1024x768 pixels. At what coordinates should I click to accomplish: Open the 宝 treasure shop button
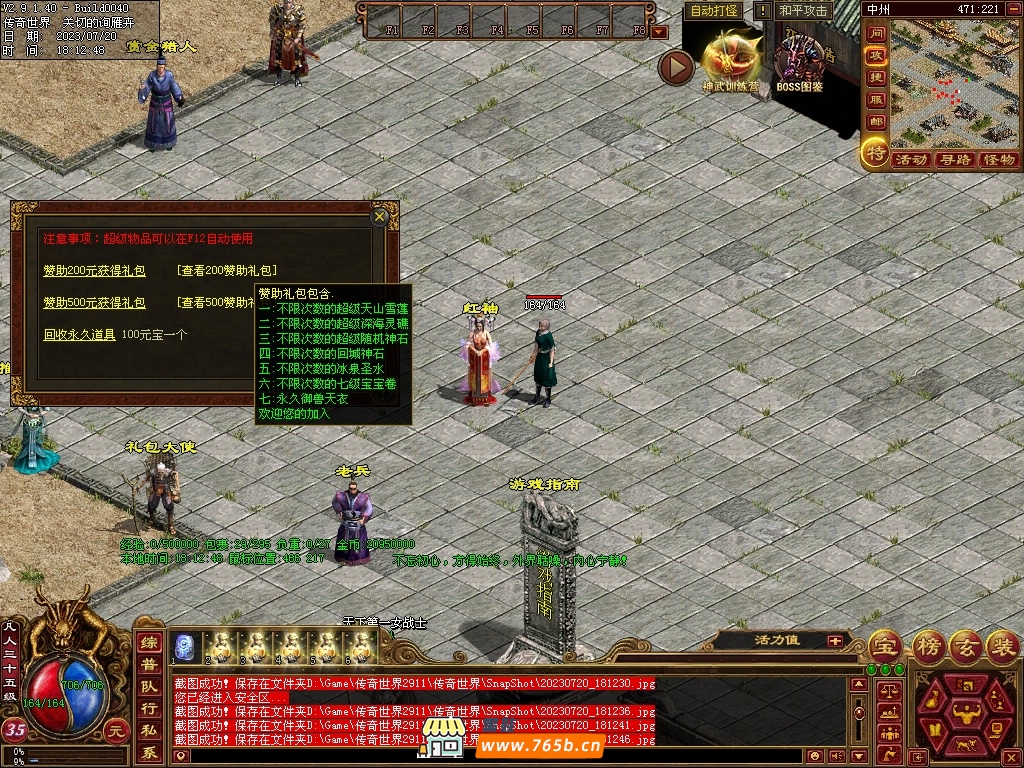[884, 645]
